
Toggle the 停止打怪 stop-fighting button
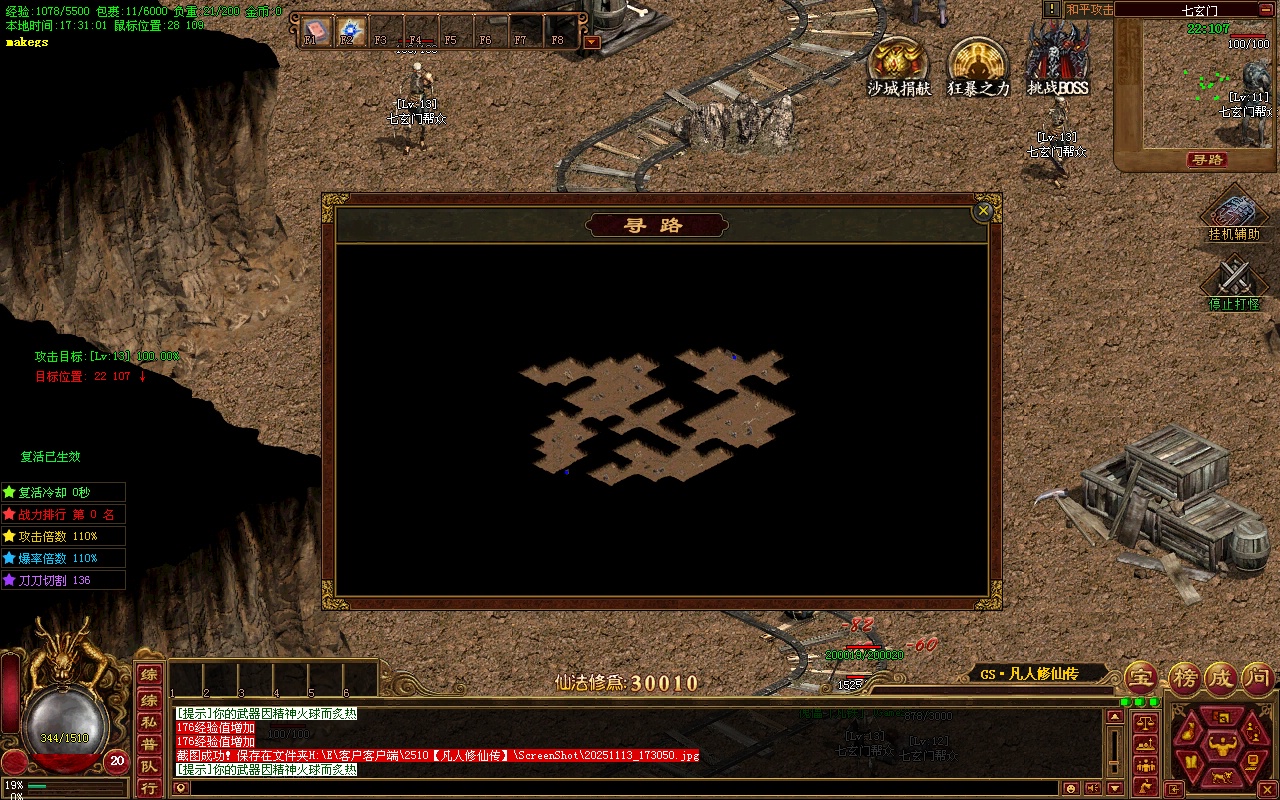coord(1234,284)
